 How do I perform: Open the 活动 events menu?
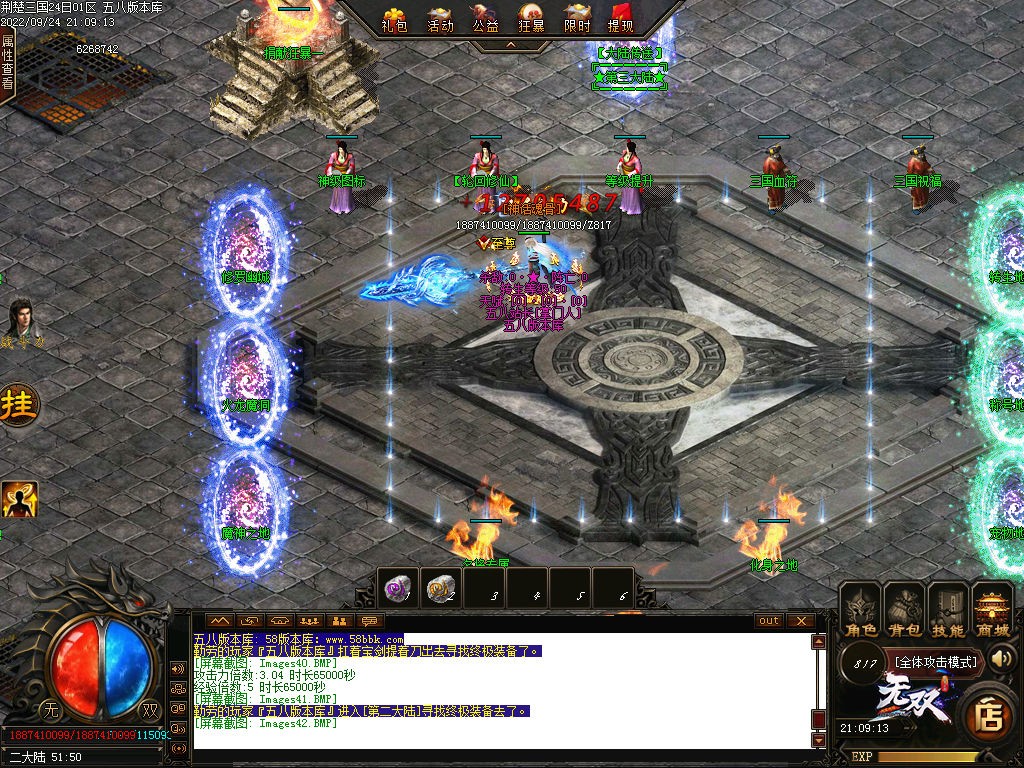click(440, 18)
